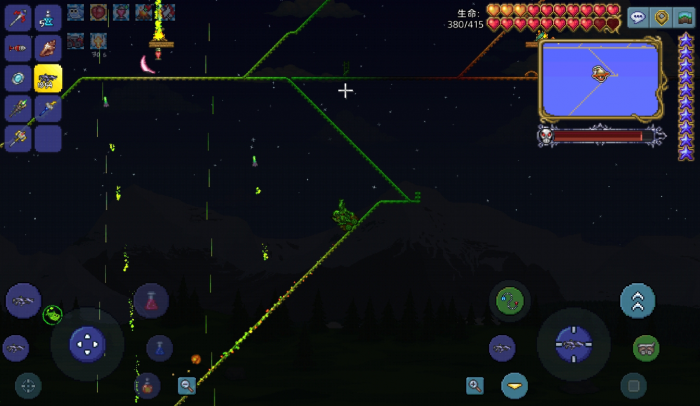Use the red healing potion quick button

(152, 300)
